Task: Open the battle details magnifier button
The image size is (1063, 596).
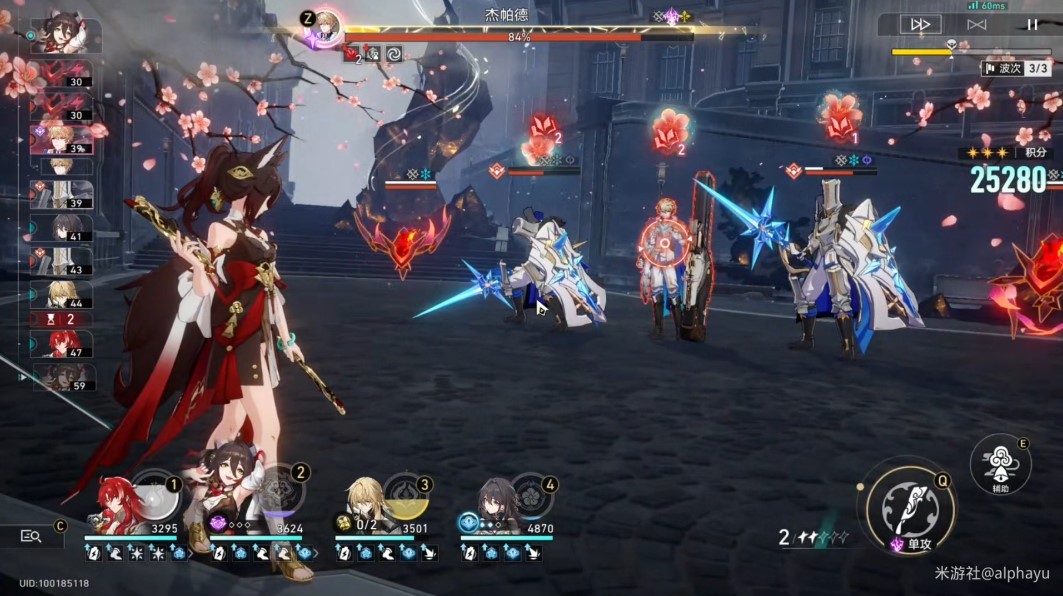Action: 31,536
